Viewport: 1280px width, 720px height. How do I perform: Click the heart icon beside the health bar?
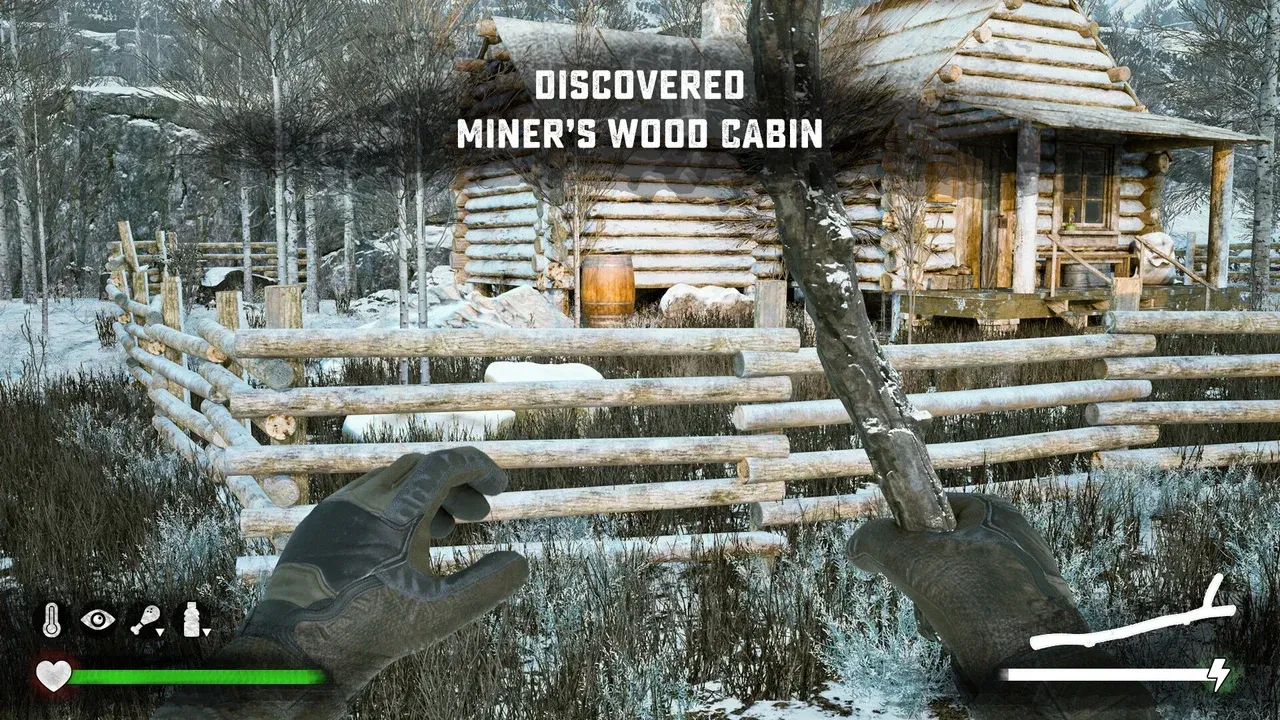tap(52, 673)
